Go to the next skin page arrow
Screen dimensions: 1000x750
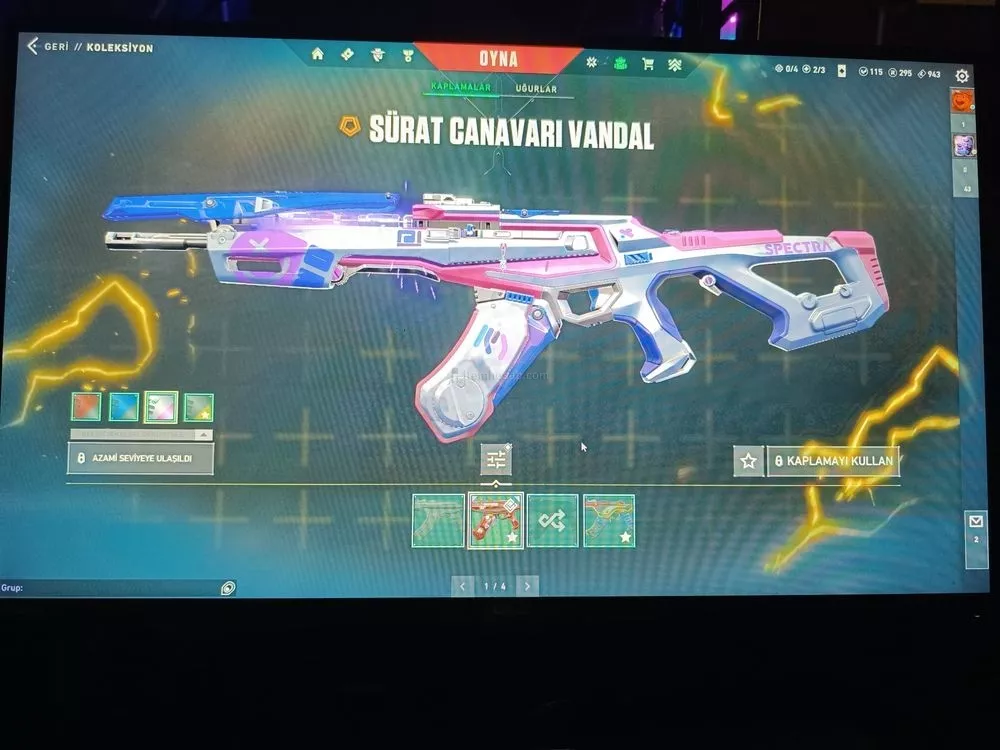(x=528, y=586)
